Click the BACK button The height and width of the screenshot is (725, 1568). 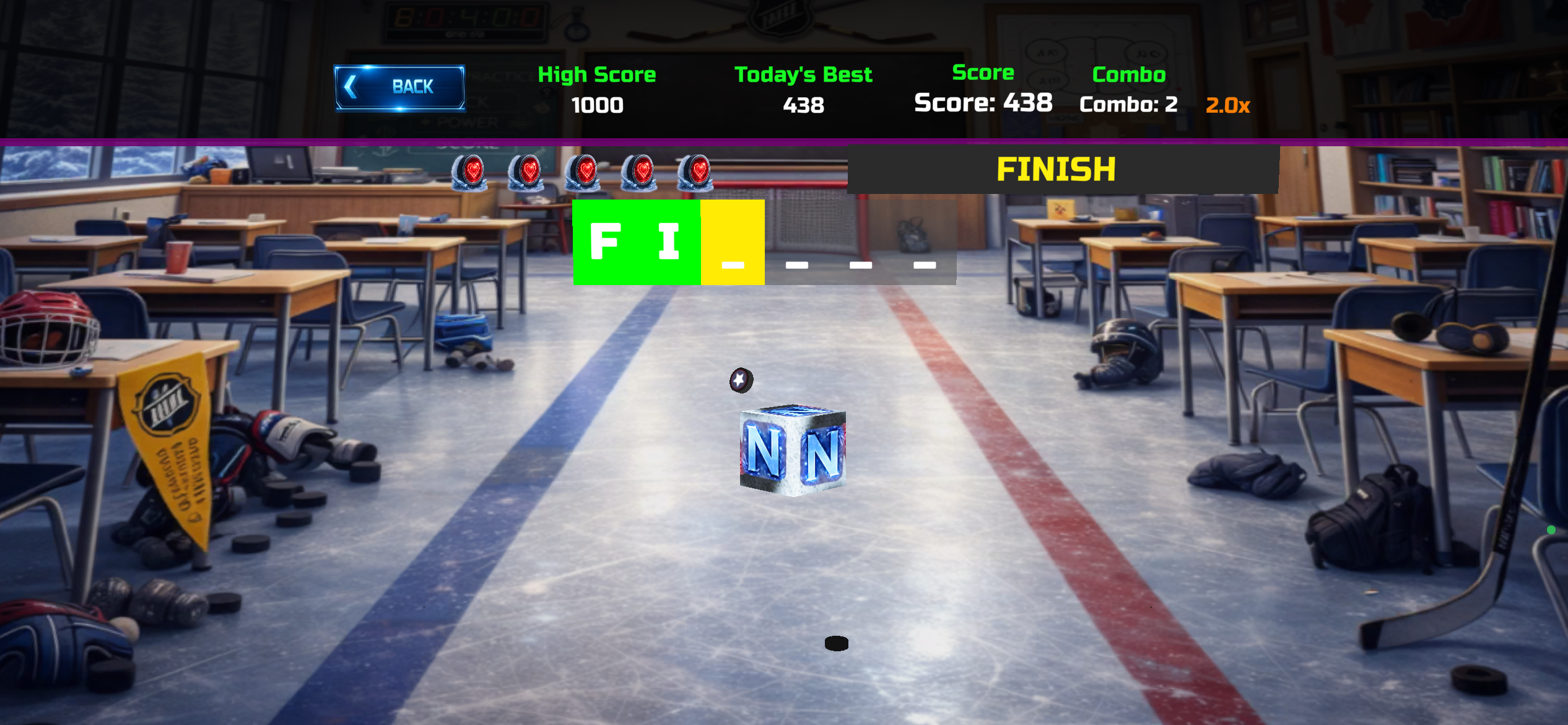[400, 87]
